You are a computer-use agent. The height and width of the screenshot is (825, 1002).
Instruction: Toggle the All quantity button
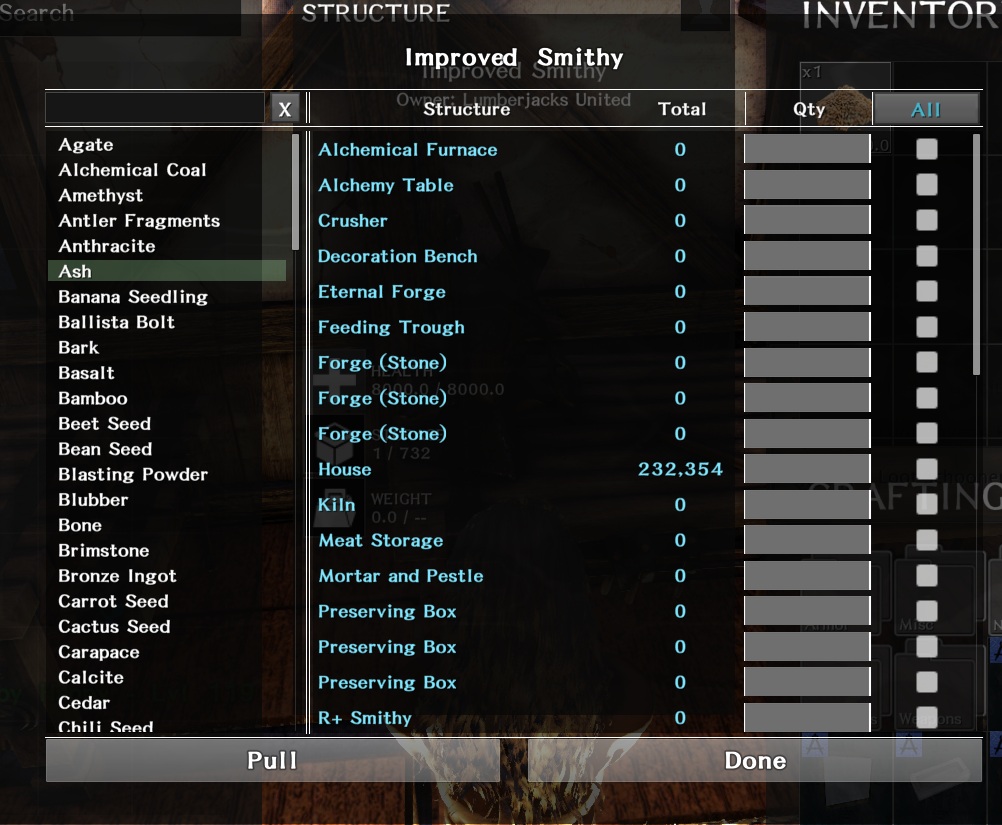(x=926, y=109)
